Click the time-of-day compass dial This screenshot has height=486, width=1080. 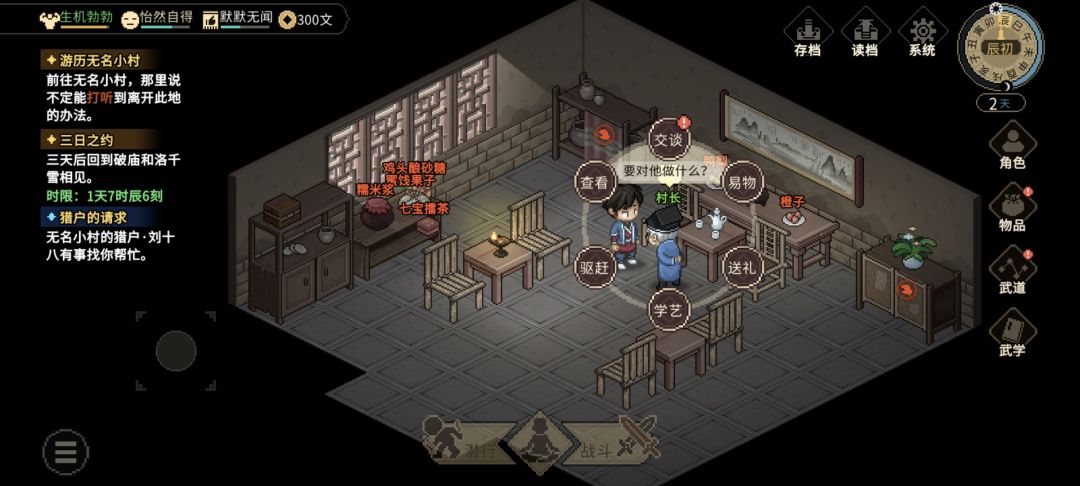coord(1000,48)
